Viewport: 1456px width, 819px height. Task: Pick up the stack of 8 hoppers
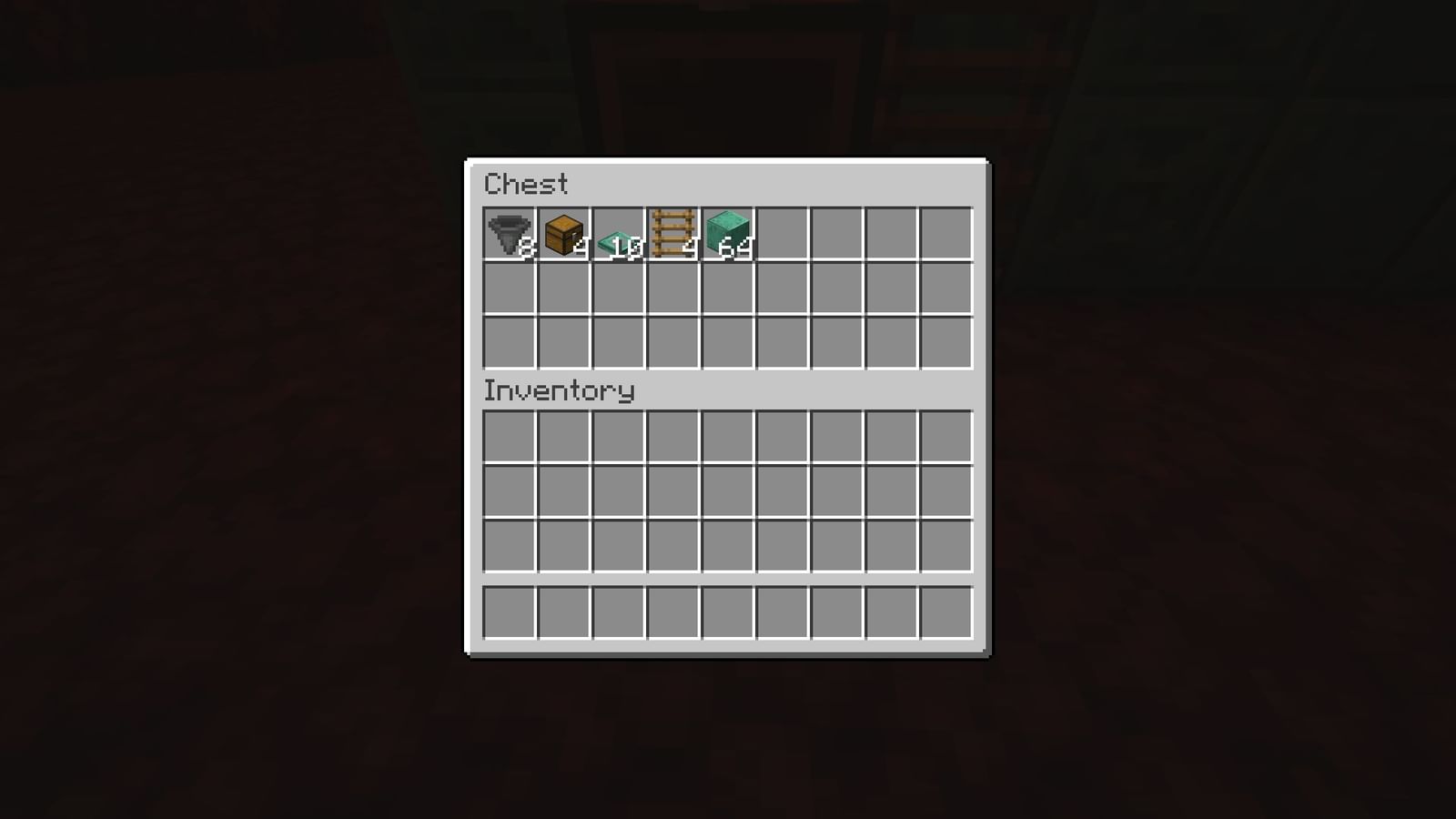(x=510, y=235)
